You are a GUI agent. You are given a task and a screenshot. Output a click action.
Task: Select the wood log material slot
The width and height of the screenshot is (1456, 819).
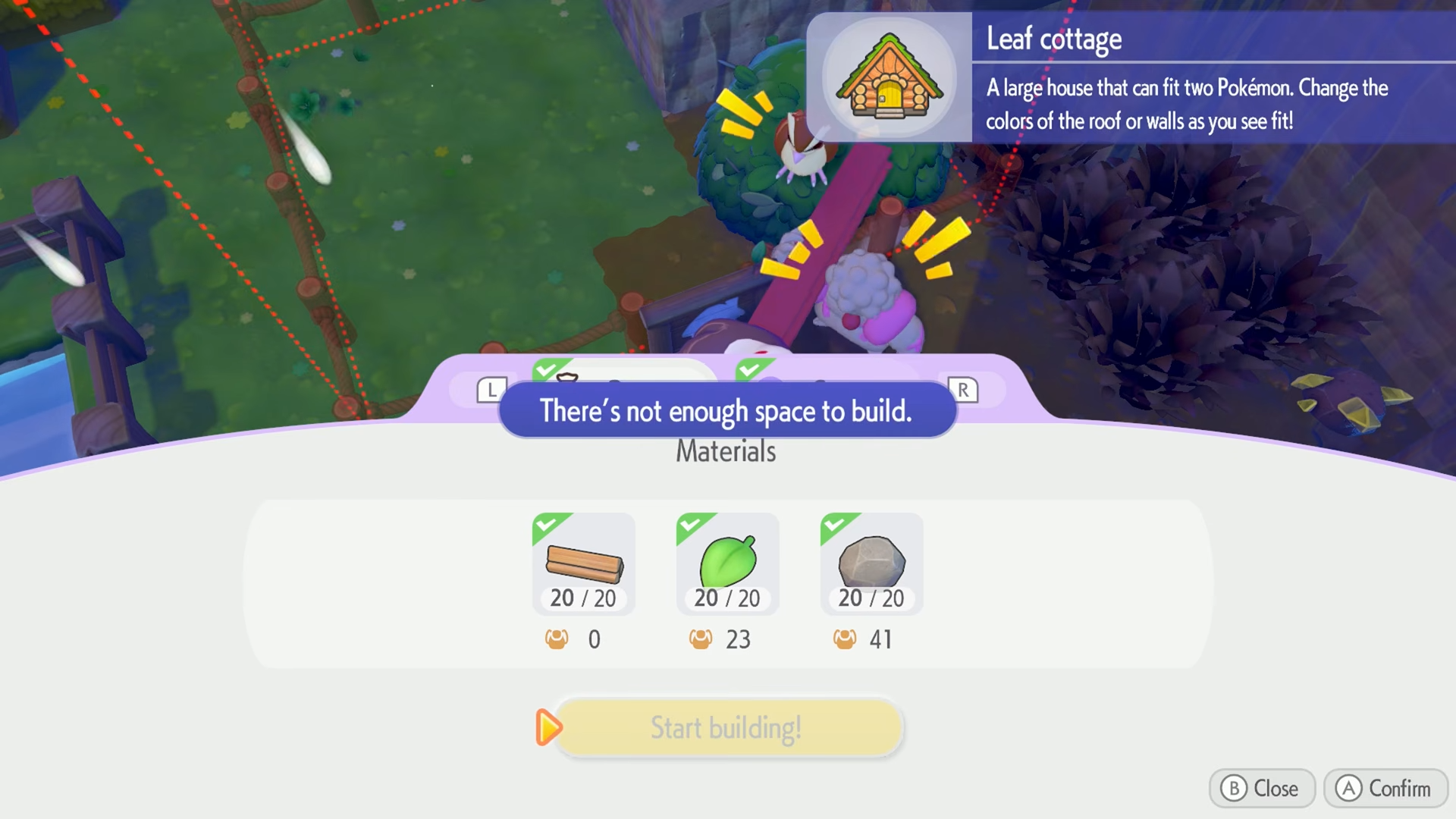pyautogui.click(x=584, y=563)
